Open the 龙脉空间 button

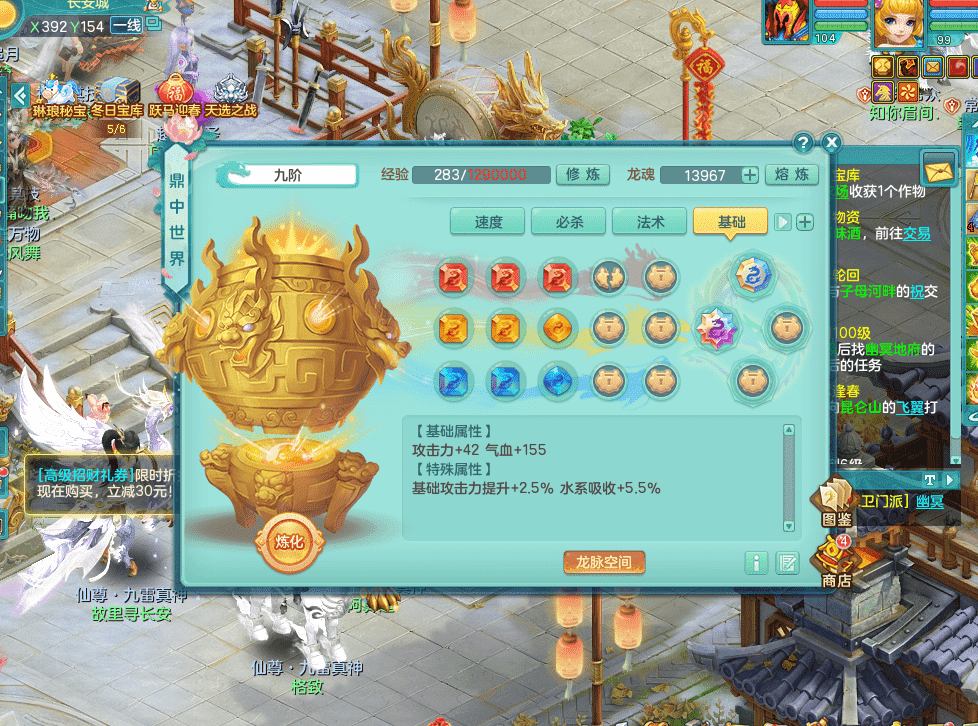coord(604,562)
